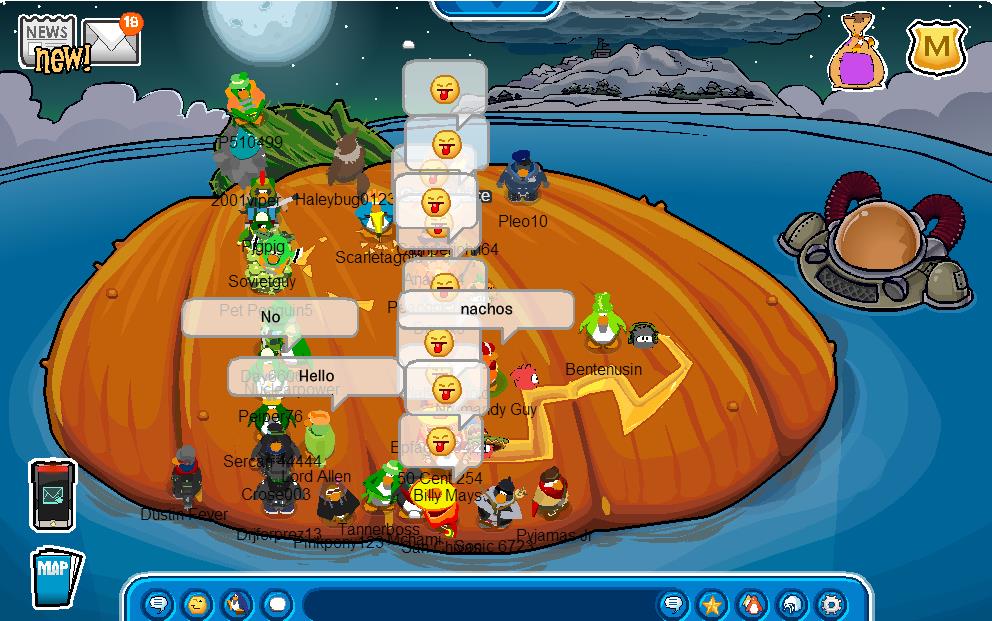Image resolution: width=992 pixels, height=621 pixels.
Task: Open the buddy list penguins button
Action: [x=750, y=604]
